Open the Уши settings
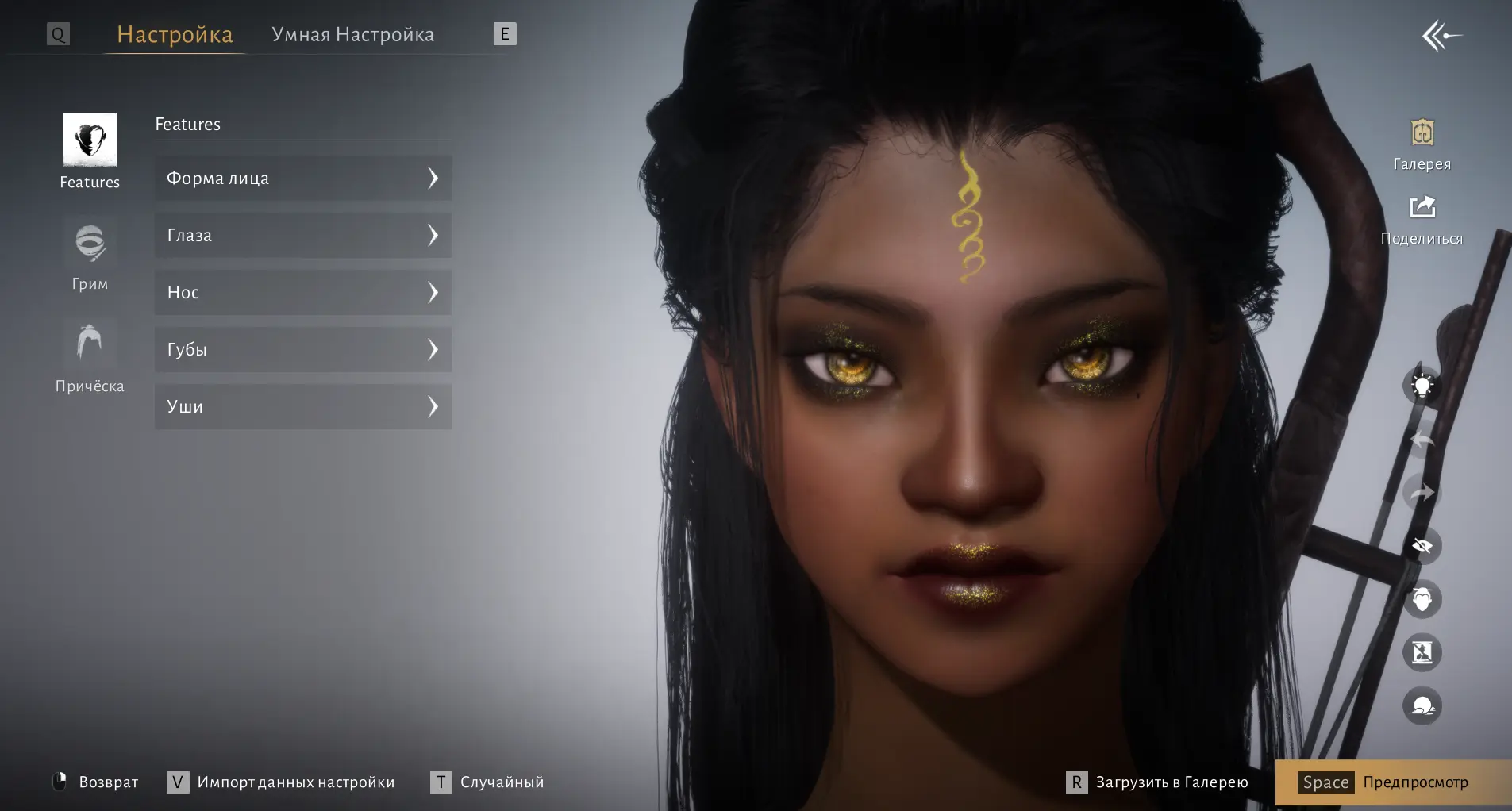Screen dimensions: 1512x811 pos(303,406)
